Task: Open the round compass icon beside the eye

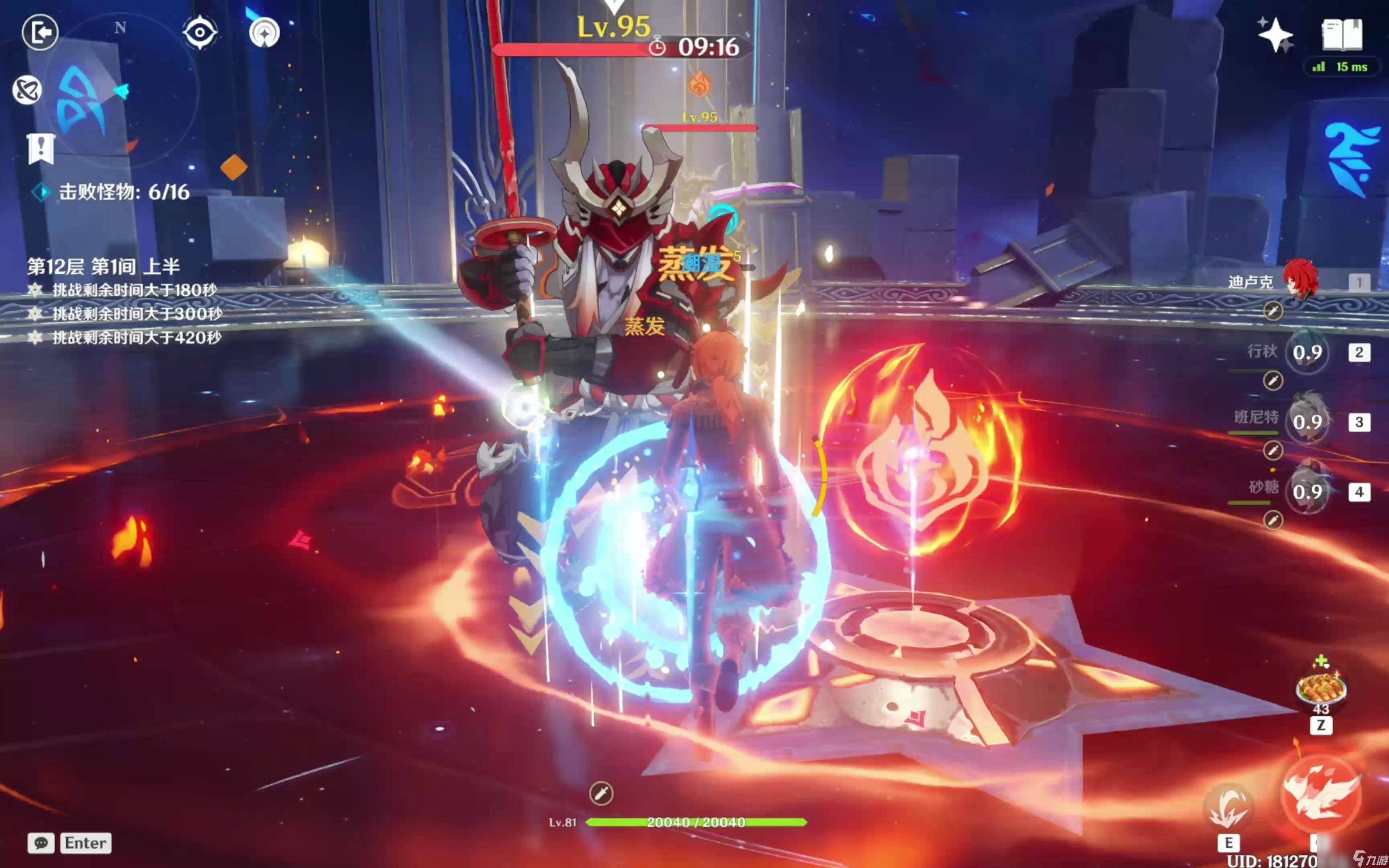Action: click(x=264, y=32)
